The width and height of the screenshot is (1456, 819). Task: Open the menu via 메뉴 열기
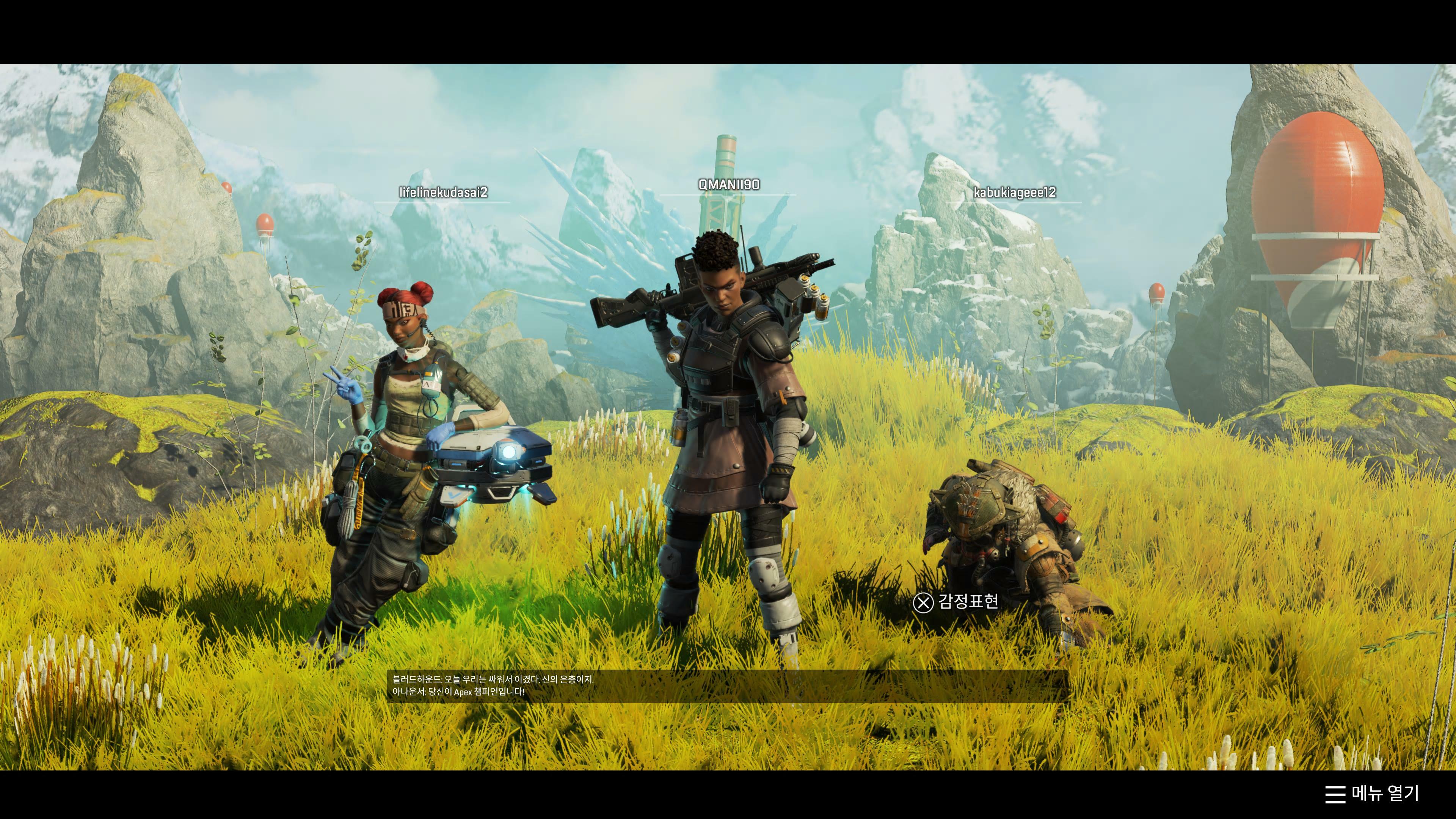click(x=1372, y=793)
